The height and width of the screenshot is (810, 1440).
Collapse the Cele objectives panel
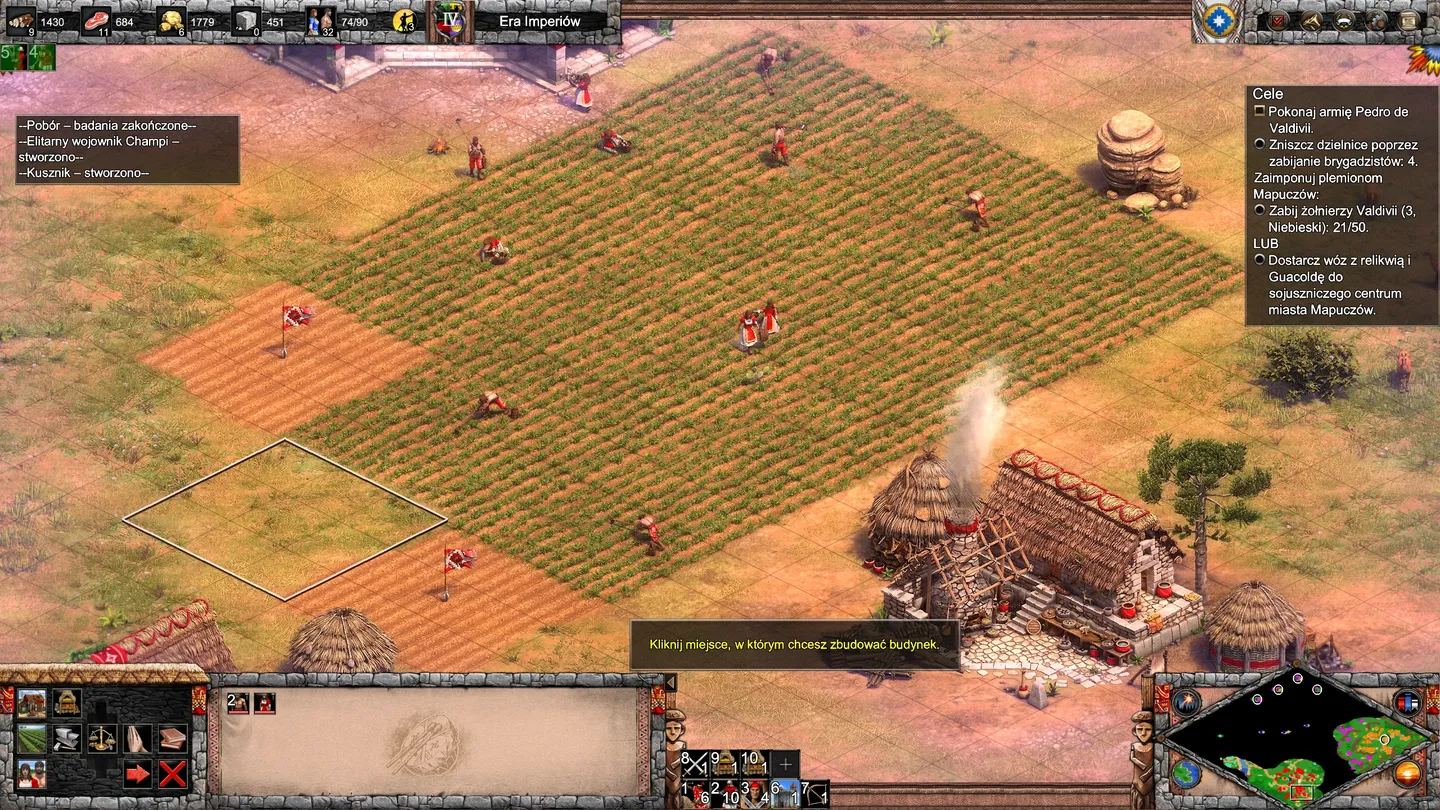[1267, 93]
